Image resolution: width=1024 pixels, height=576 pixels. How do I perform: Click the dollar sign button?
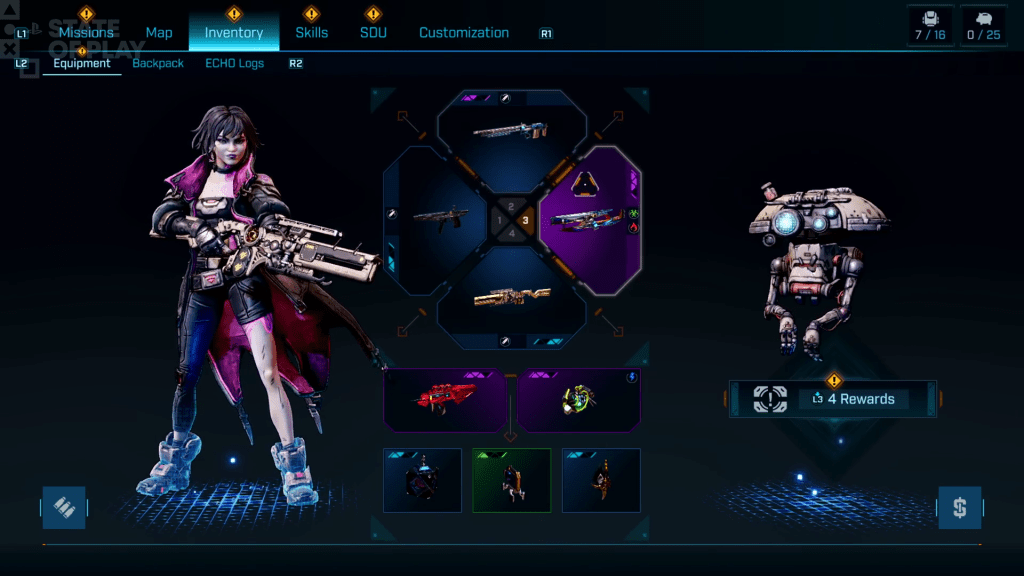pos(959,508)
